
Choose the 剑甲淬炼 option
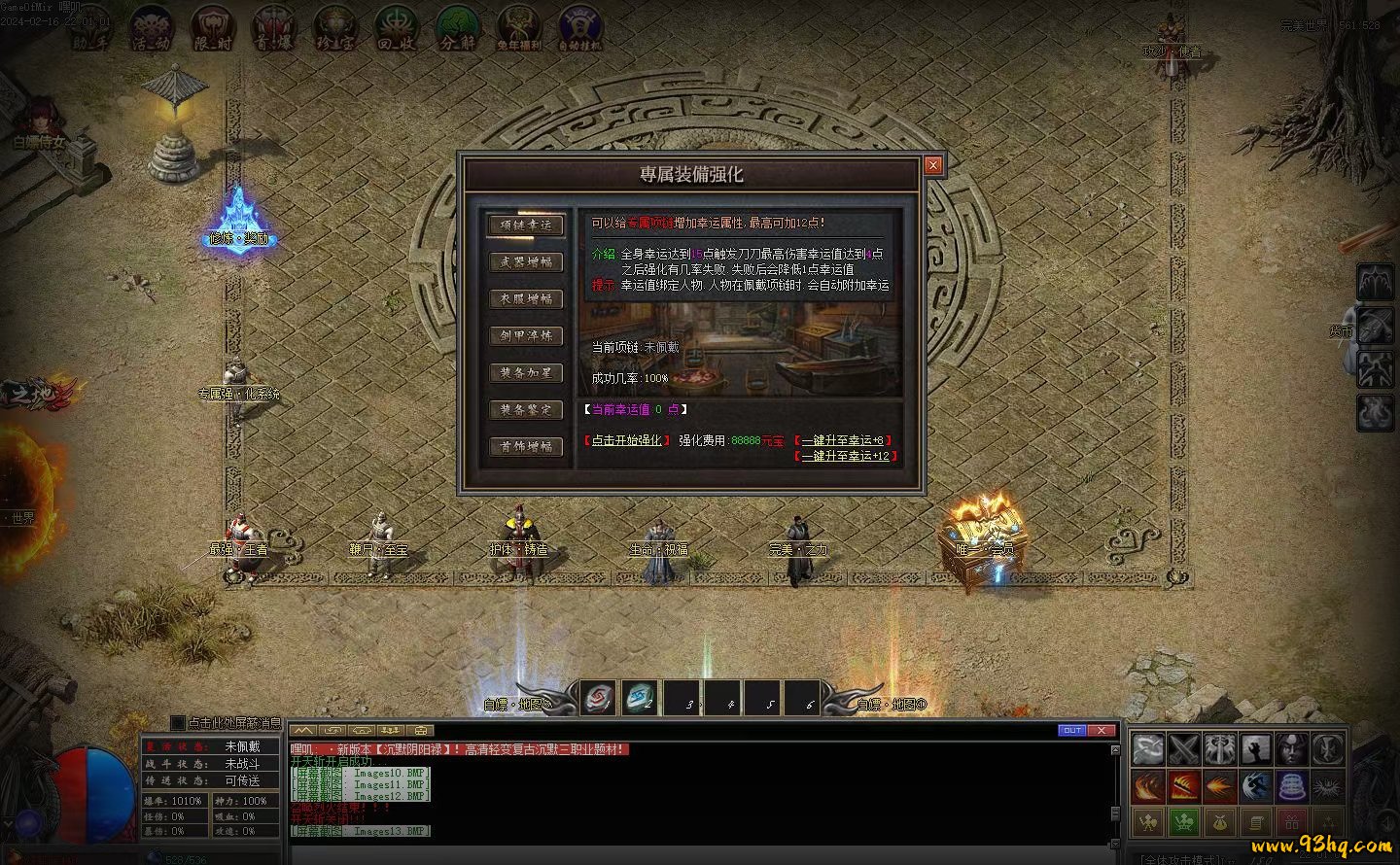tap(526, 335)
